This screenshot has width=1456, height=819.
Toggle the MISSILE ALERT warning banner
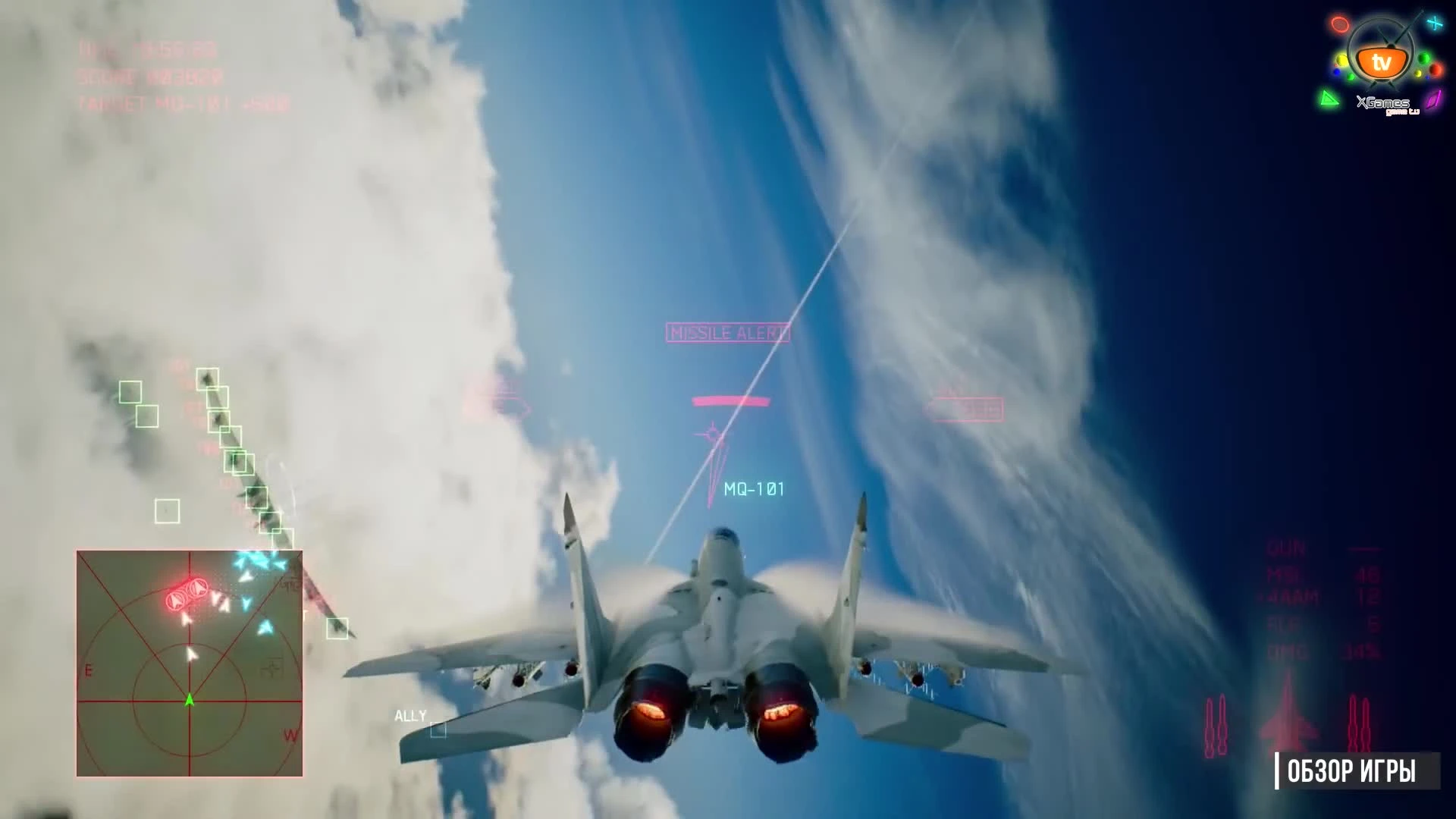(726, 333)
